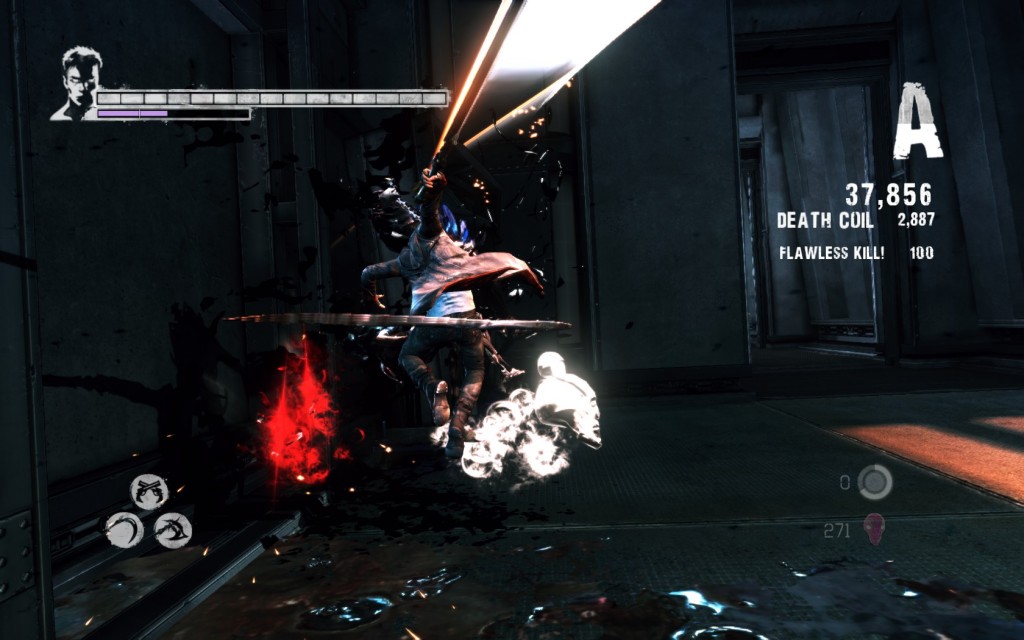The width and height of the screenshot is (1024, 640).
Task: Choose the curved scythe weapon icon
Action: (123, 529)
